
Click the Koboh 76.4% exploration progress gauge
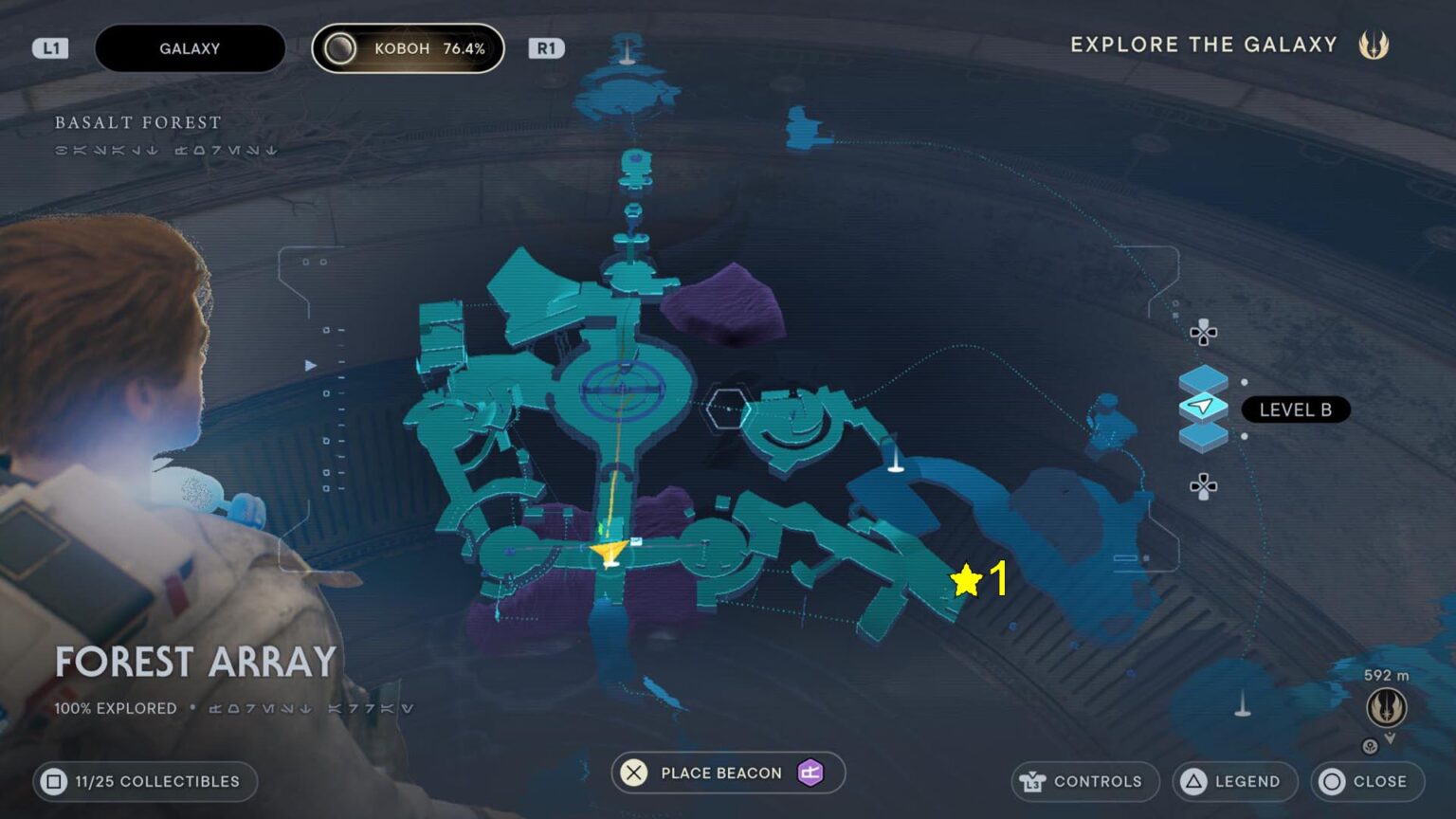point(408,47)
